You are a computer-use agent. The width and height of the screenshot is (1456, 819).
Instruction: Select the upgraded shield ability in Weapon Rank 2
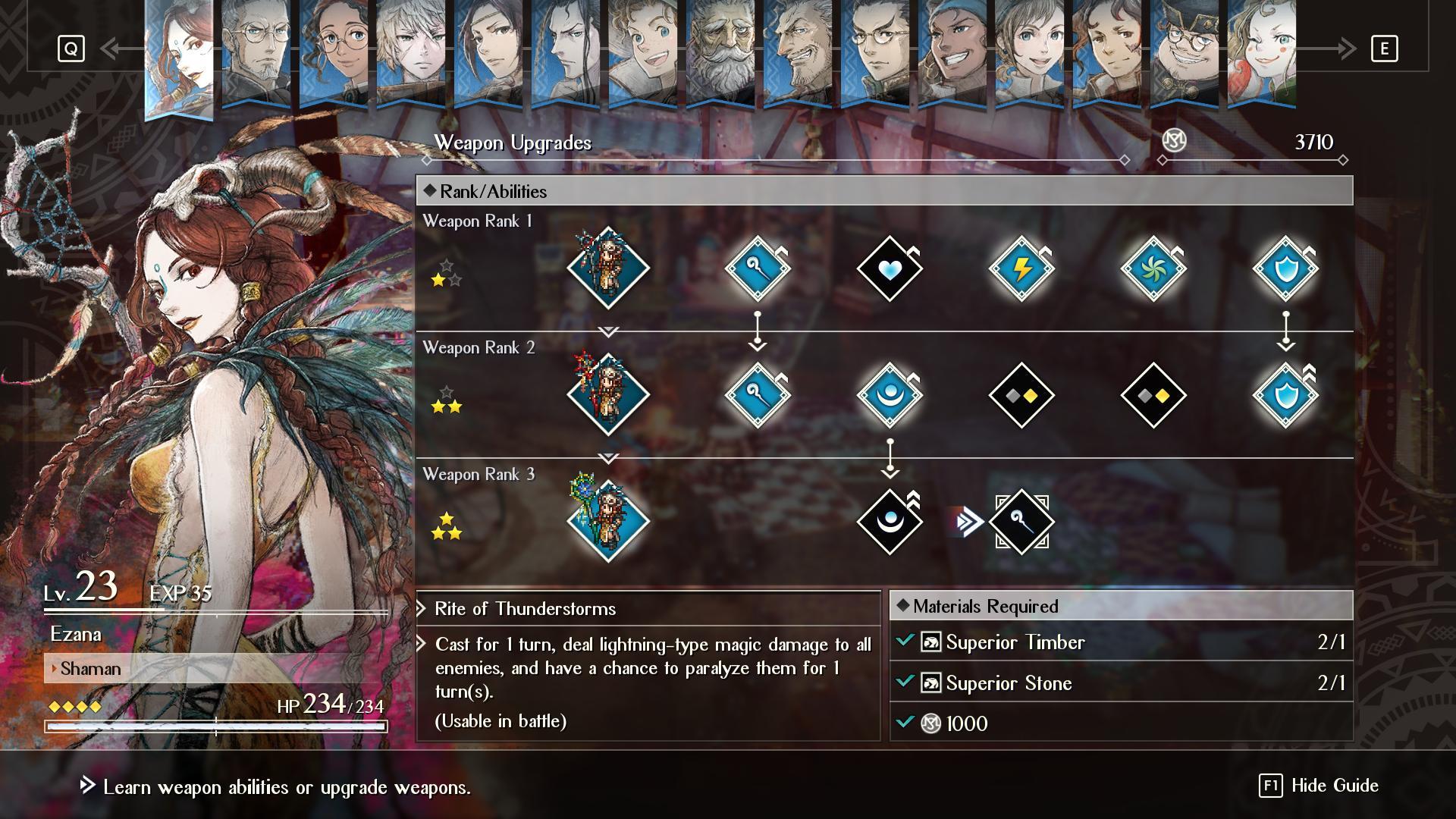(x=1285, y=395)
